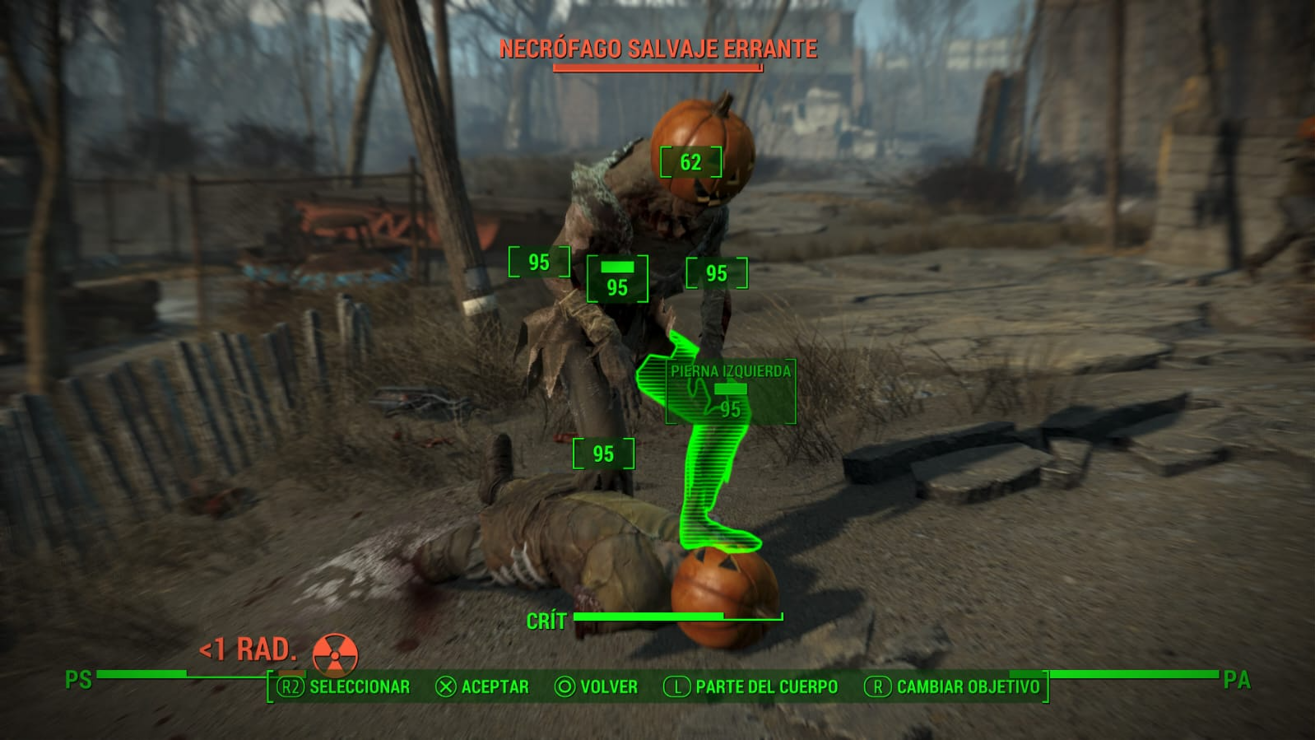Target the pumpkin head box showing 62
Image resolution: width=1315 pixels, height=740 pixels.
(x=690, y=162)
